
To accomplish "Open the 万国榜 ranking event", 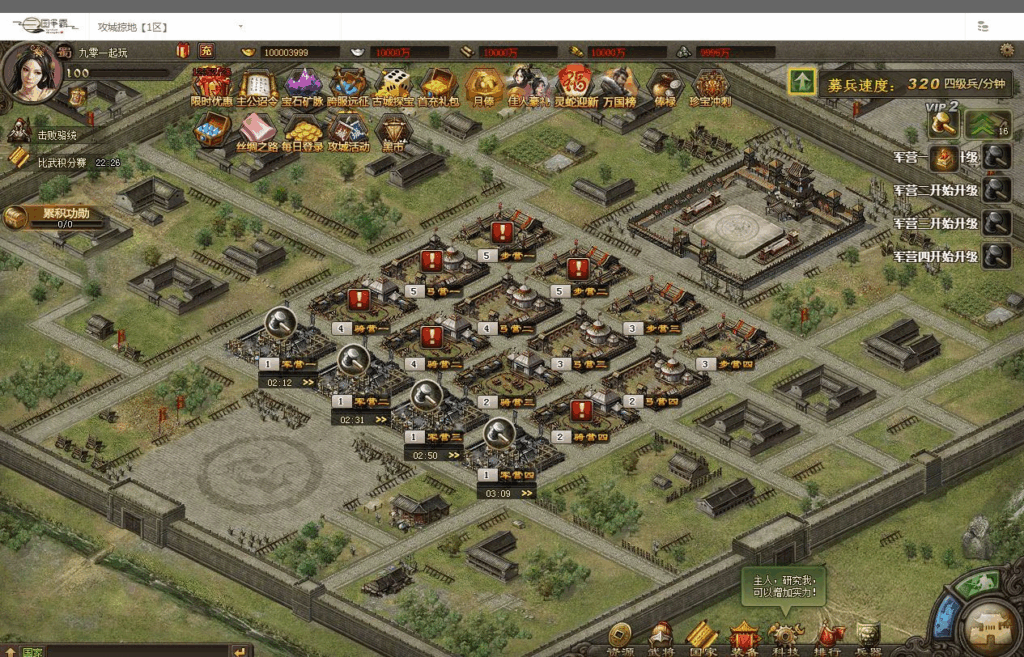I will (620, 84).
